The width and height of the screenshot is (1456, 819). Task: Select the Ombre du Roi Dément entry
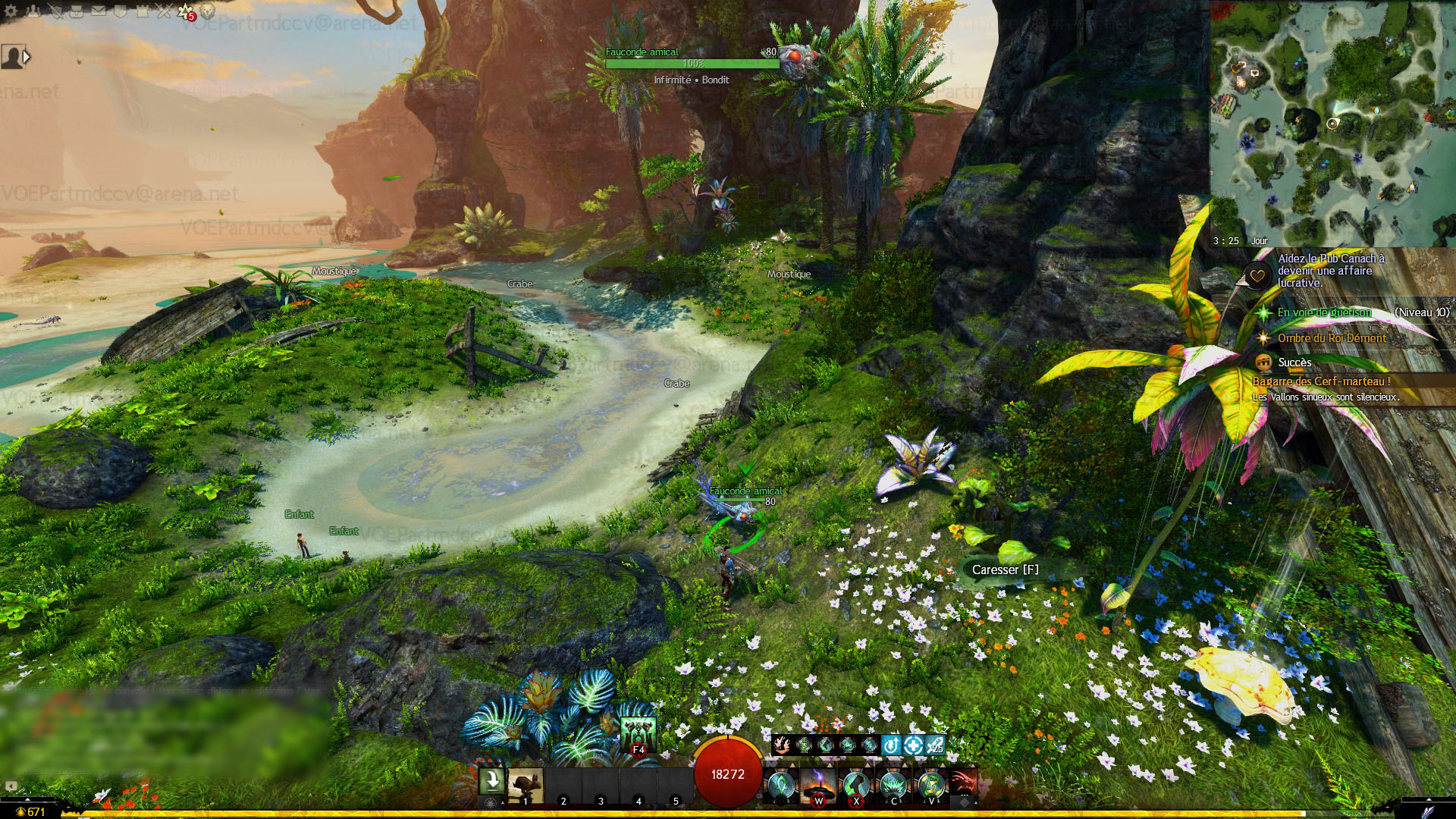(1332, 338)
